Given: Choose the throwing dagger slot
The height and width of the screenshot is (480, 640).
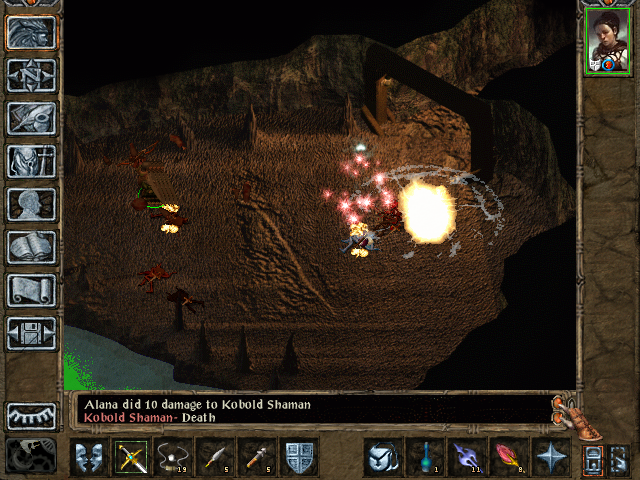Looking at the screenshot, I should pyautogui.click(x=214, y=457).
